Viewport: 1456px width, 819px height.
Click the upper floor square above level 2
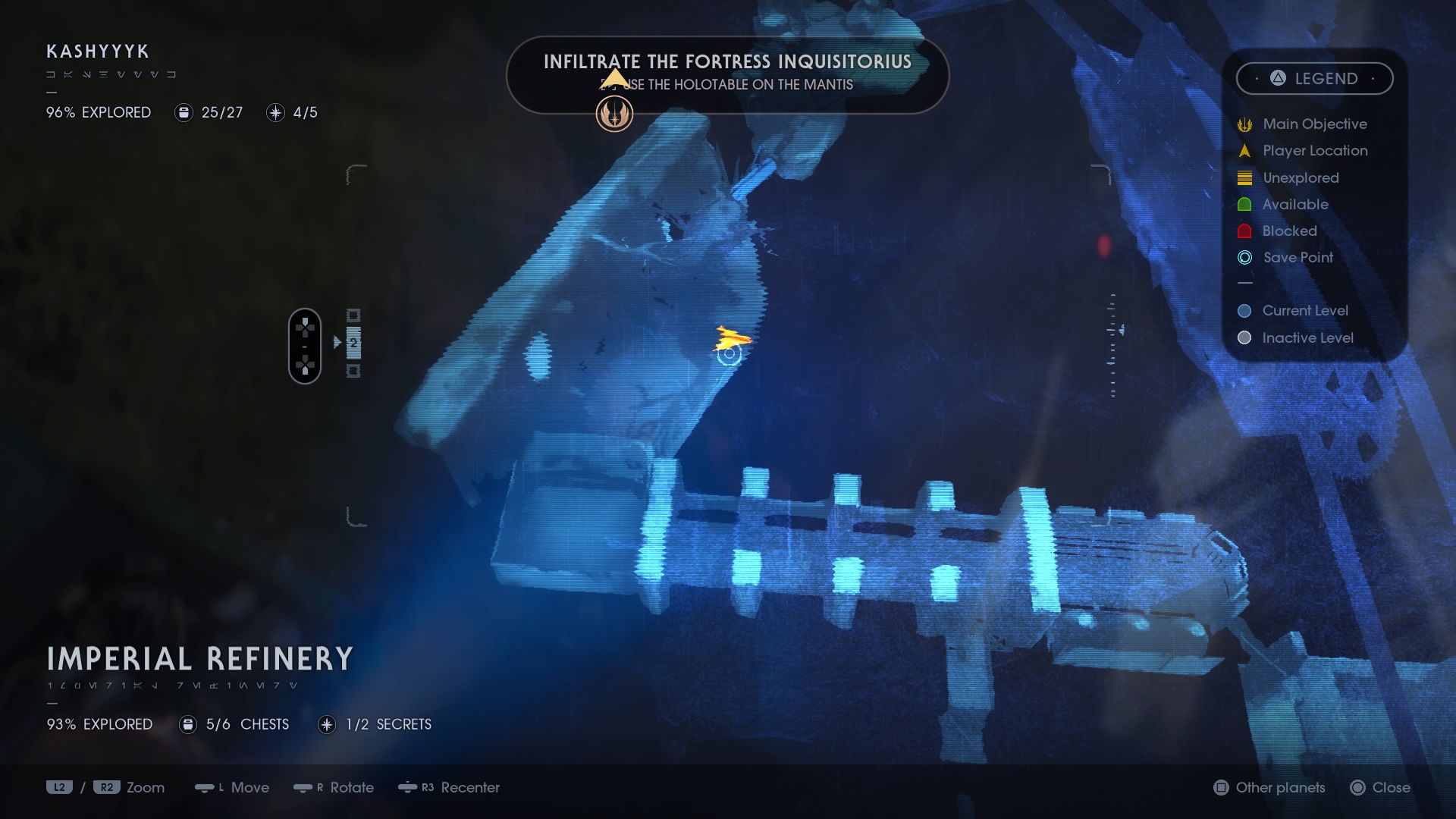[353, 315]
